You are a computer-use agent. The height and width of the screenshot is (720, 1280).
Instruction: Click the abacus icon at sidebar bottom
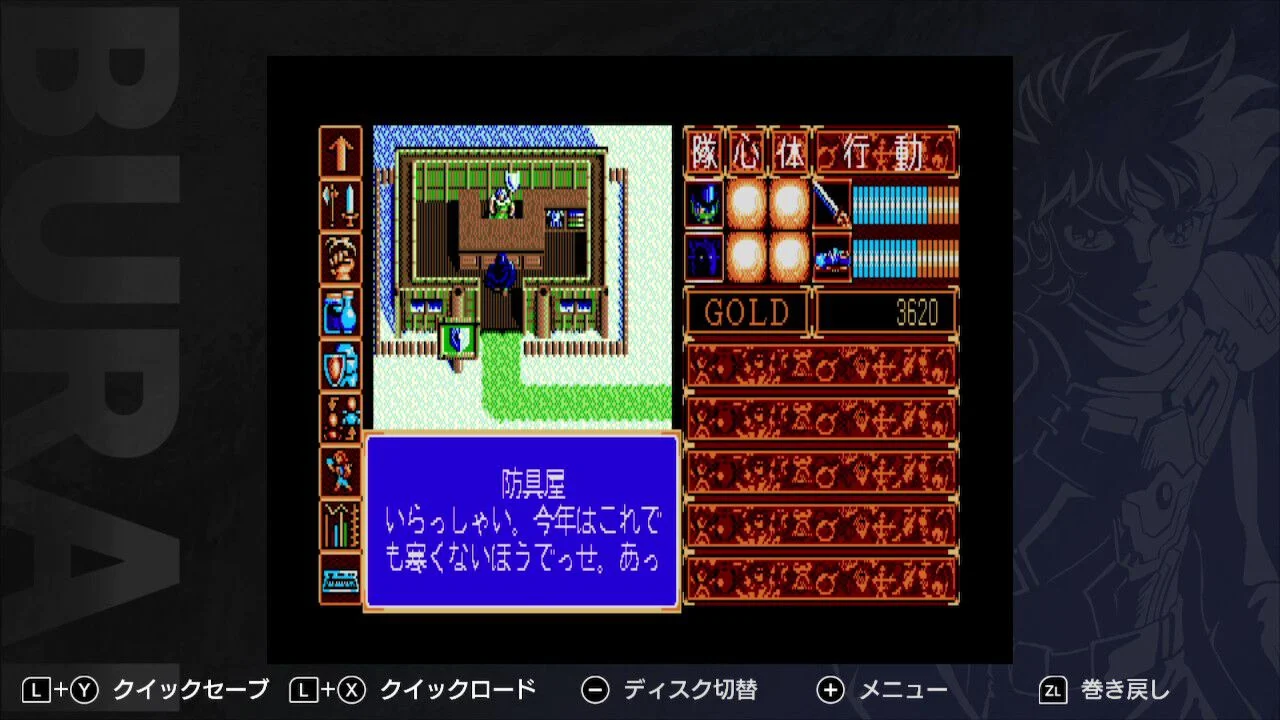coord(340,578)
